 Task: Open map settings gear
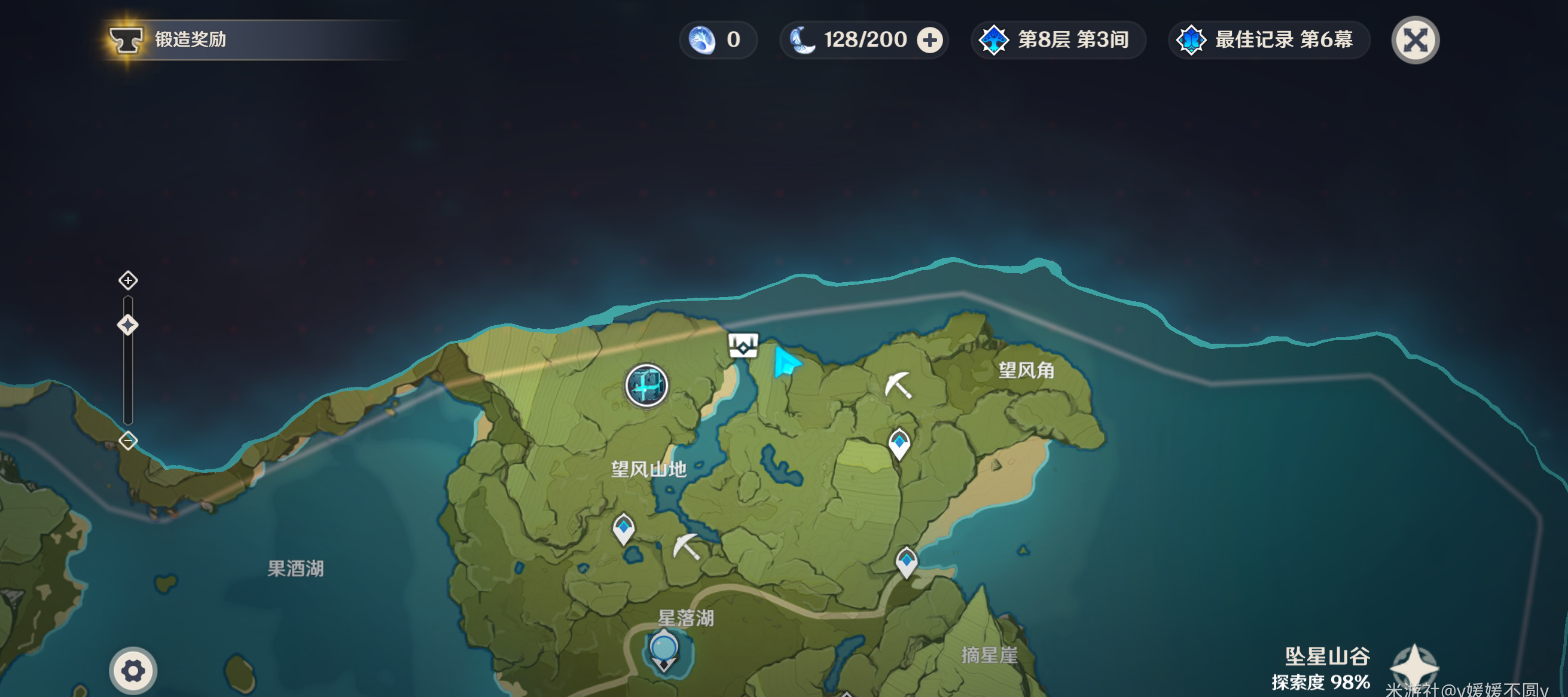133,671
